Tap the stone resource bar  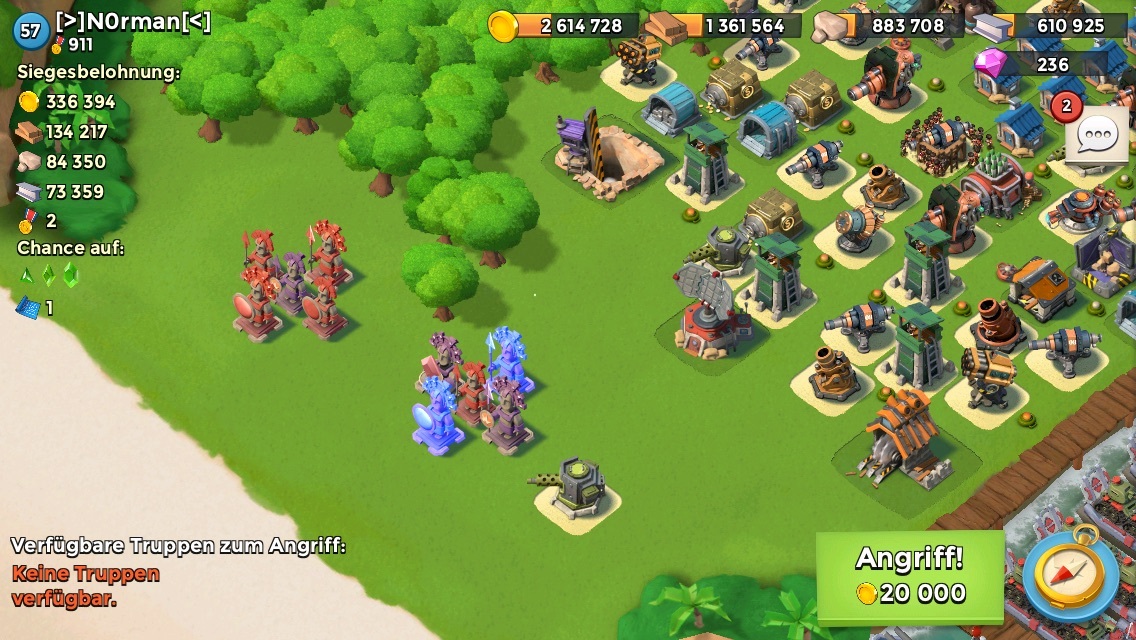click(890, 26)
